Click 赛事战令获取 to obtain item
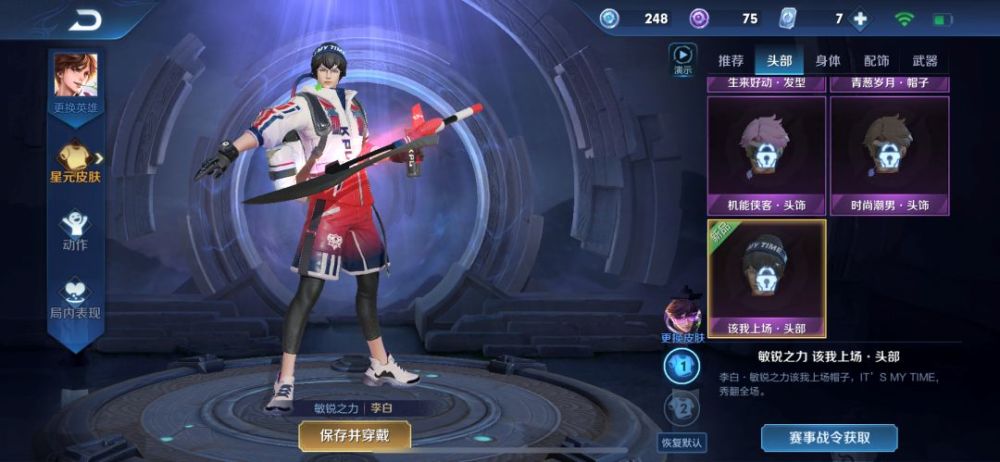This screenshot has width=1000, height=462. click(829, 437)
